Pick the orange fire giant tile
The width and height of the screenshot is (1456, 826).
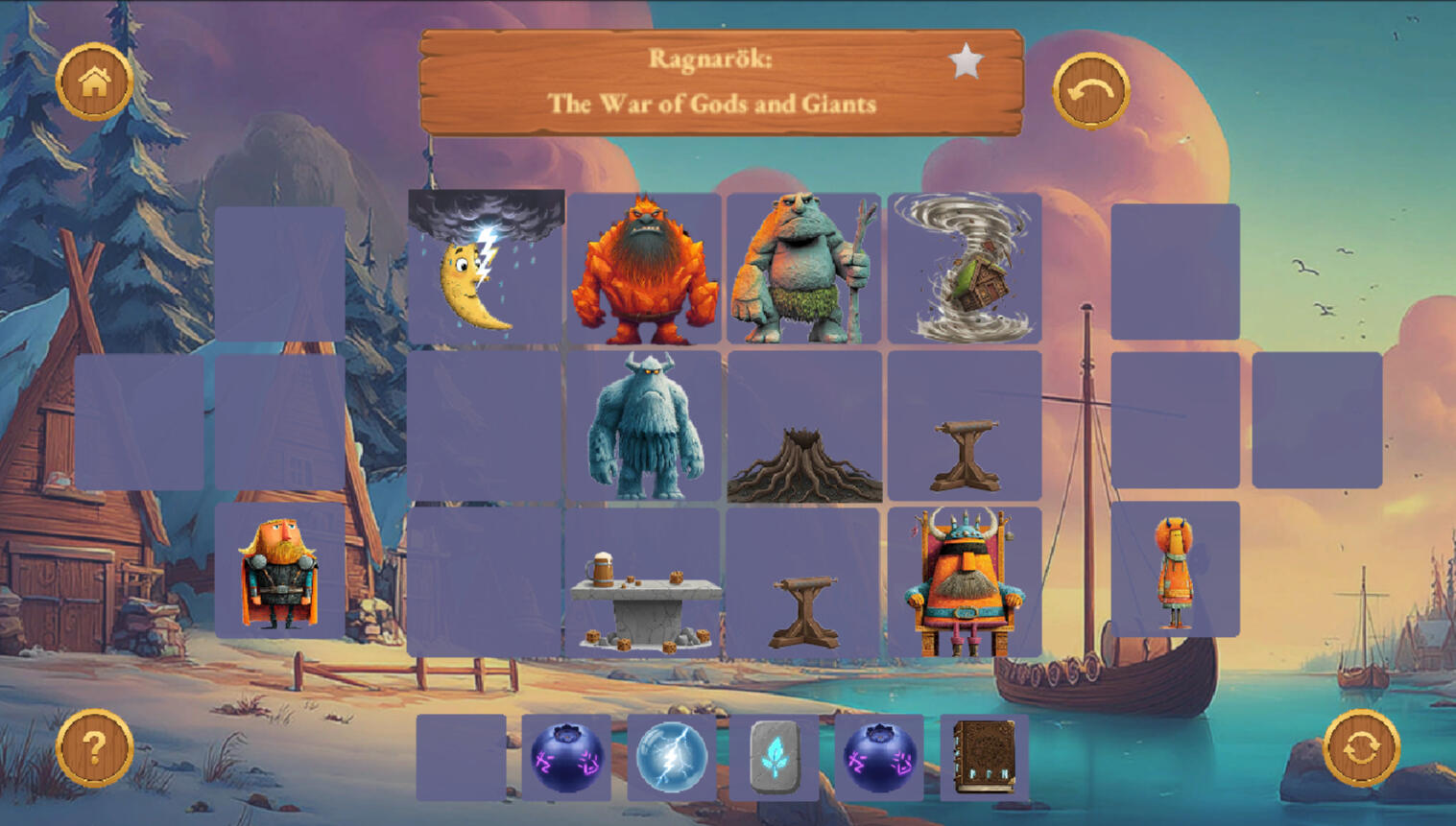[x=644, y=270]
